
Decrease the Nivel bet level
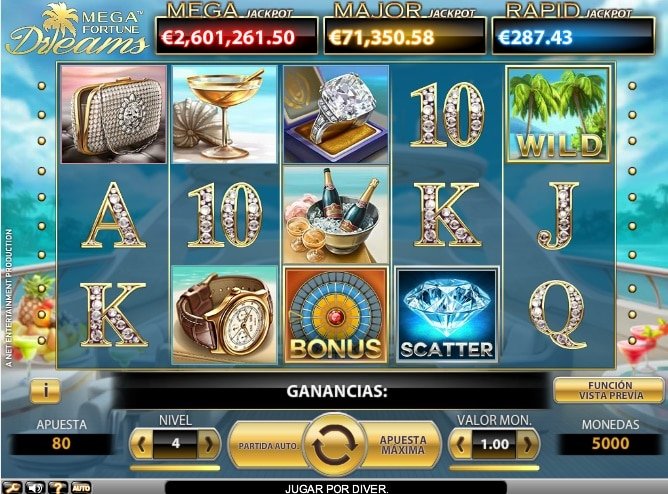142,442
